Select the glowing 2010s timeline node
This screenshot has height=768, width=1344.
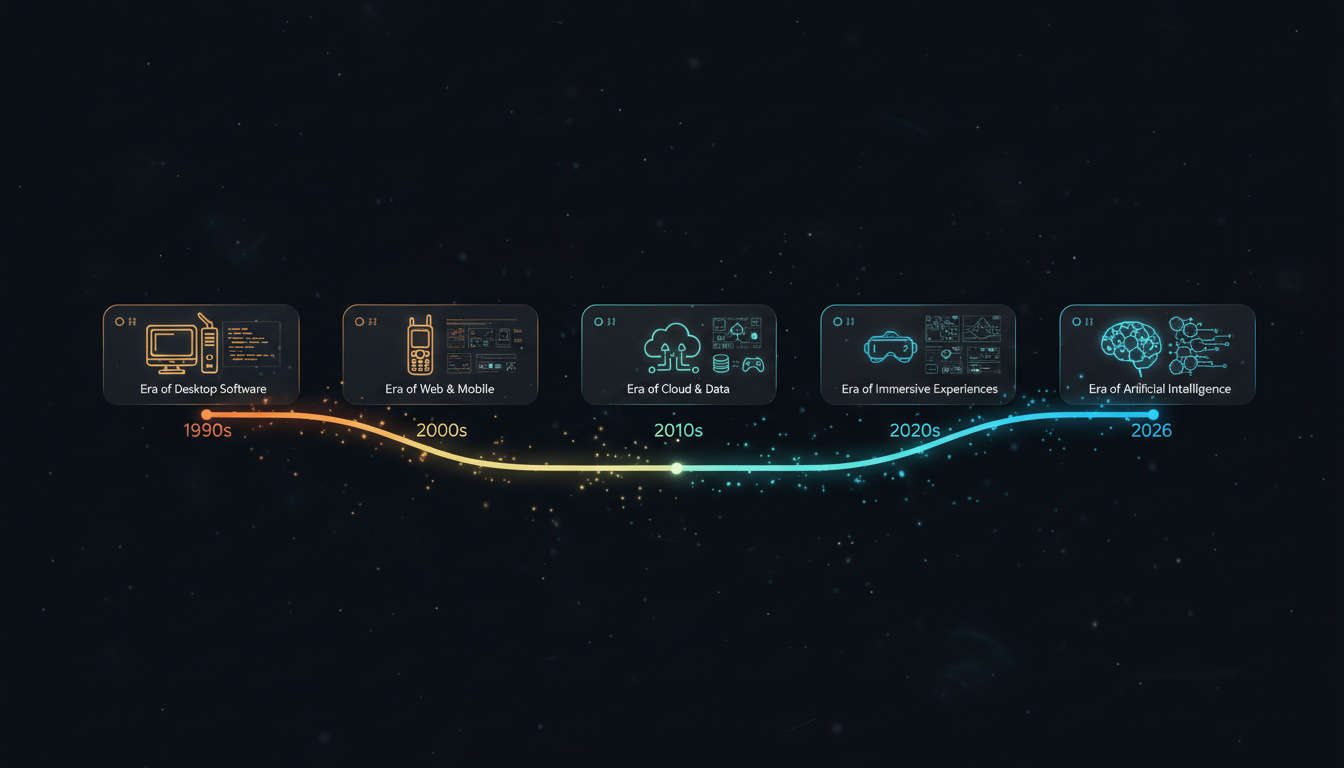677,468
